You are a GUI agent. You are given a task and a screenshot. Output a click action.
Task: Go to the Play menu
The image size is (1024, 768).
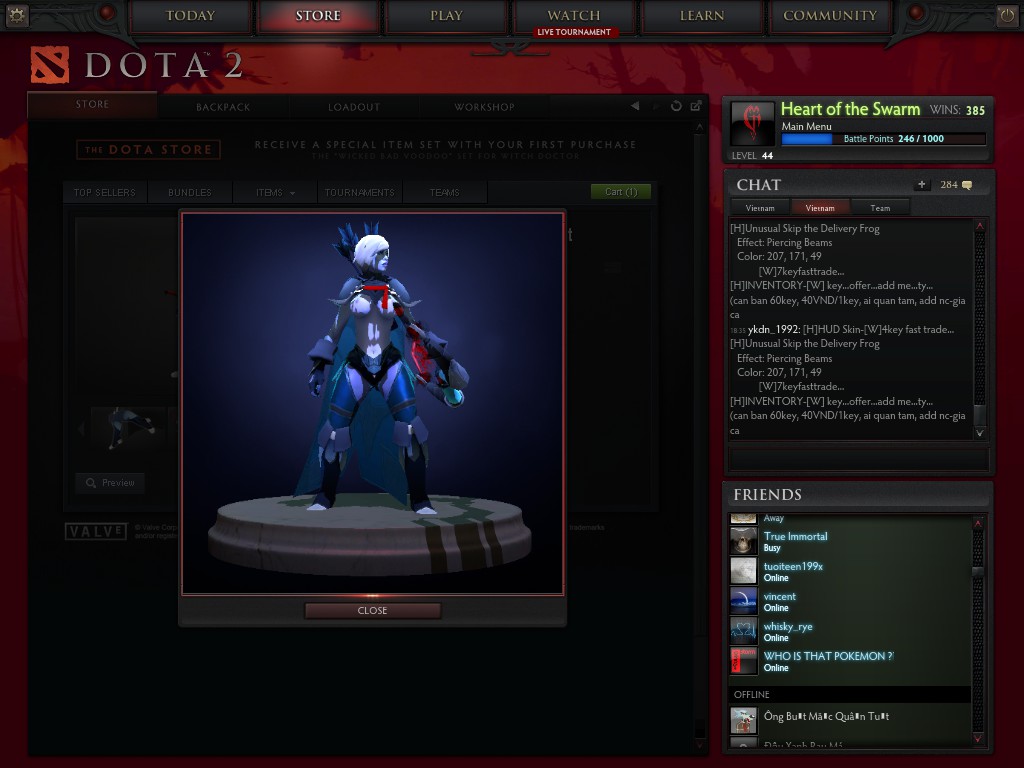pyautogui.click(x=446, y=16)
